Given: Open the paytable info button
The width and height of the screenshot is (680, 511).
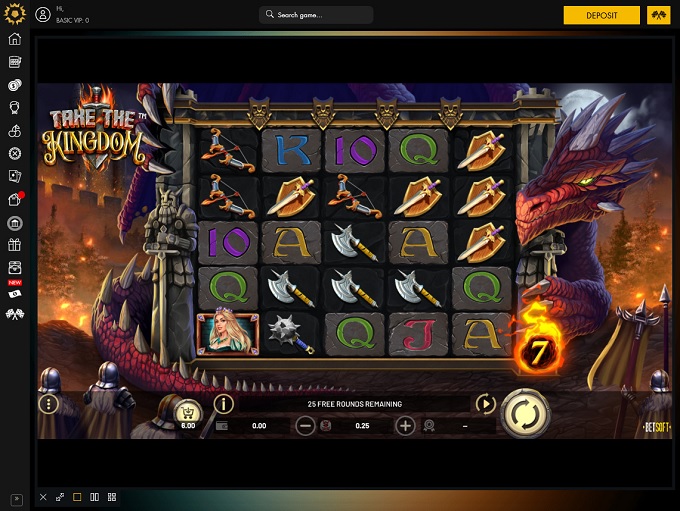Looking at the screenshot, I should pos(223,404).
